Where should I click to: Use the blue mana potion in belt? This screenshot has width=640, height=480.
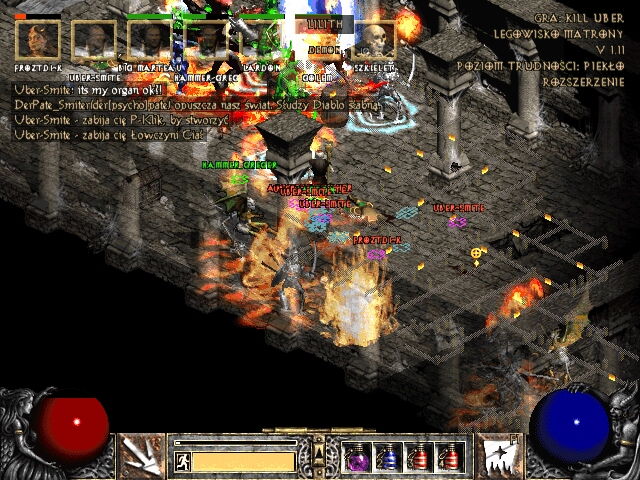(388, 456)
